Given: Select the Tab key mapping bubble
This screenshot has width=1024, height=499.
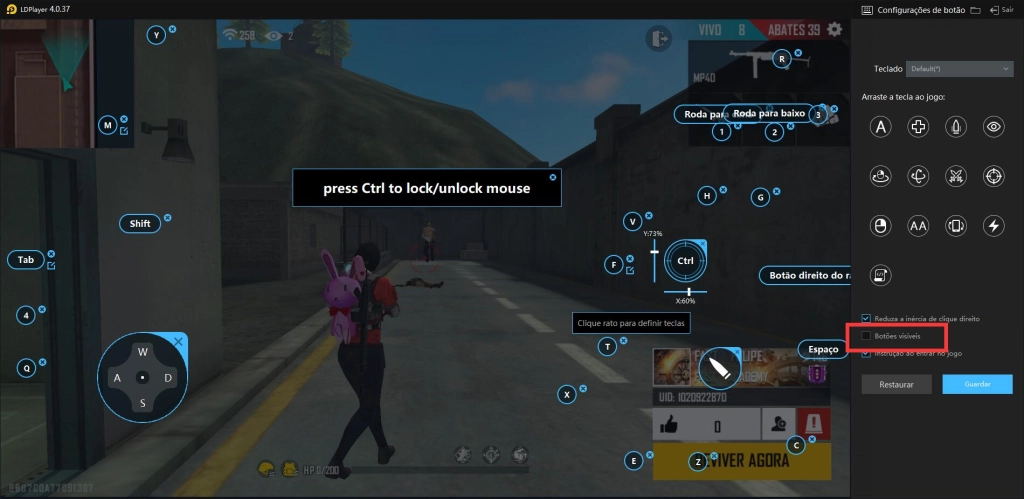Looking at the screenshot, I should [26, 260].
